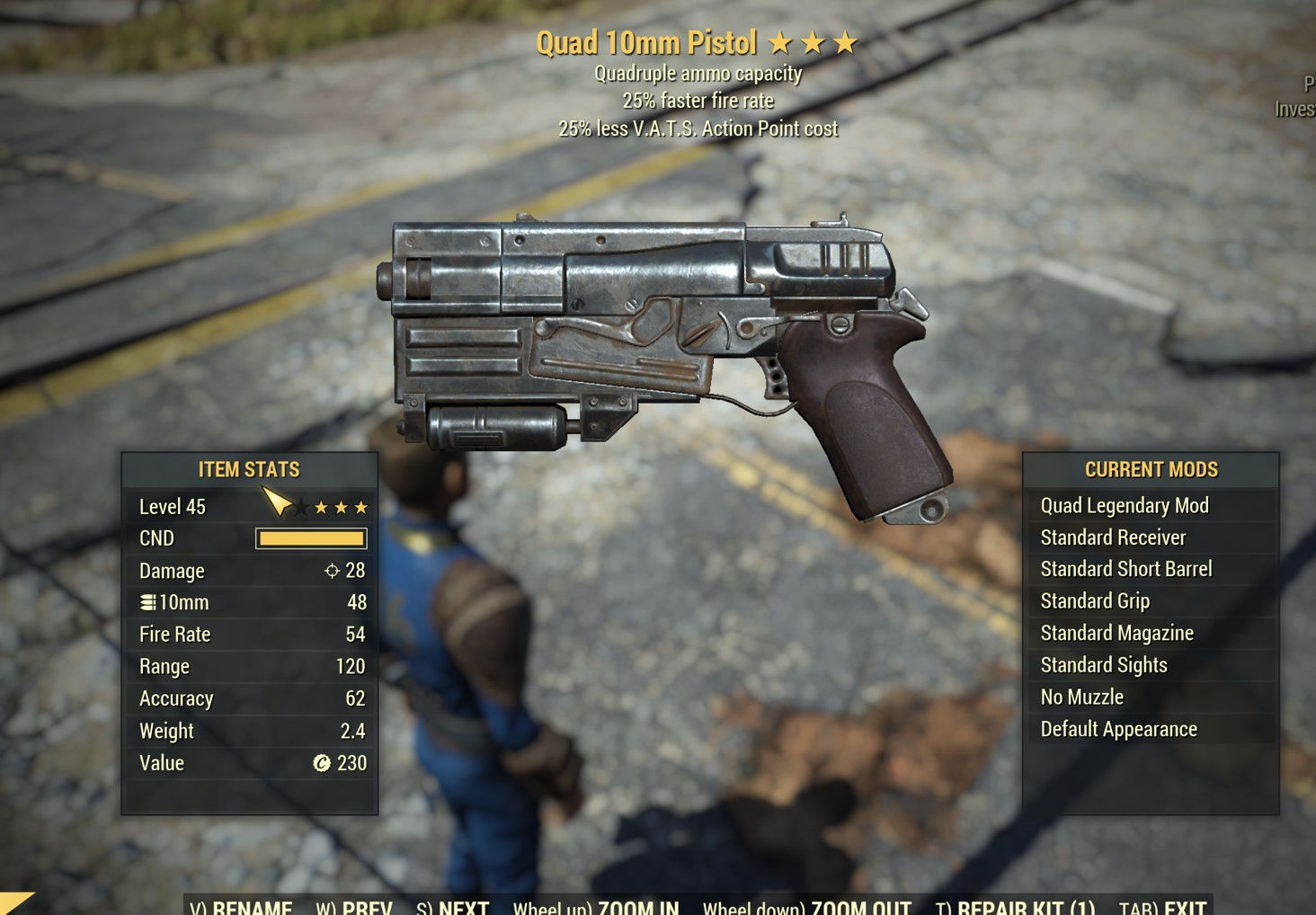Image resolution: width=1316 pixels, height=915 pixels.
Task: Click the third star in the item title
Action: click(x=846, y=40)
